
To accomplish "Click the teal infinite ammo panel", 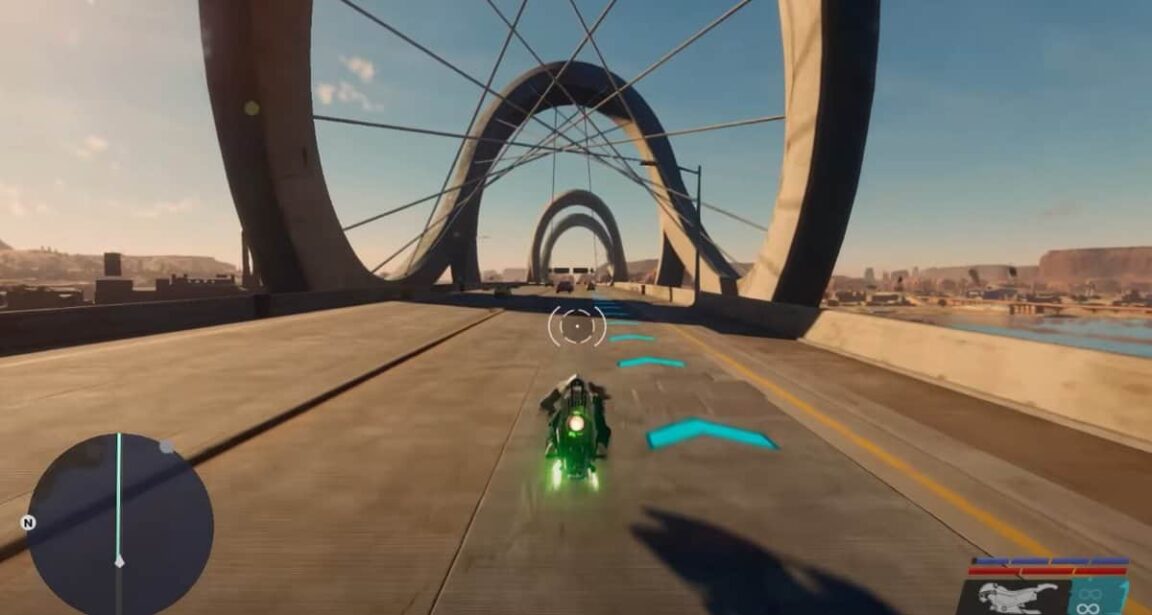I will 1099,598.
